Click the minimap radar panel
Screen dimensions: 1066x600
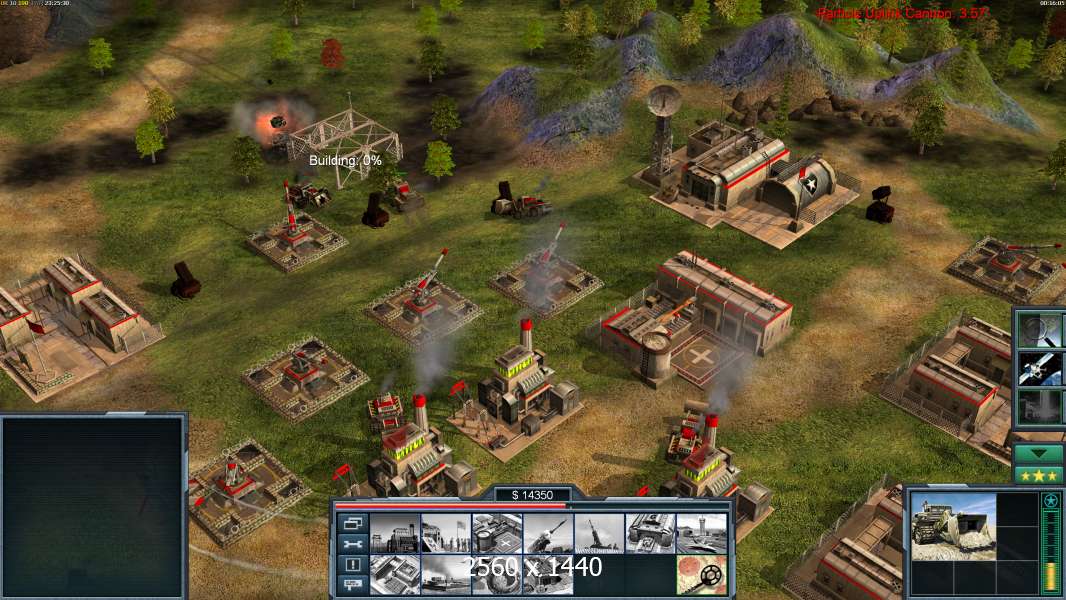[x=93, y=507]
